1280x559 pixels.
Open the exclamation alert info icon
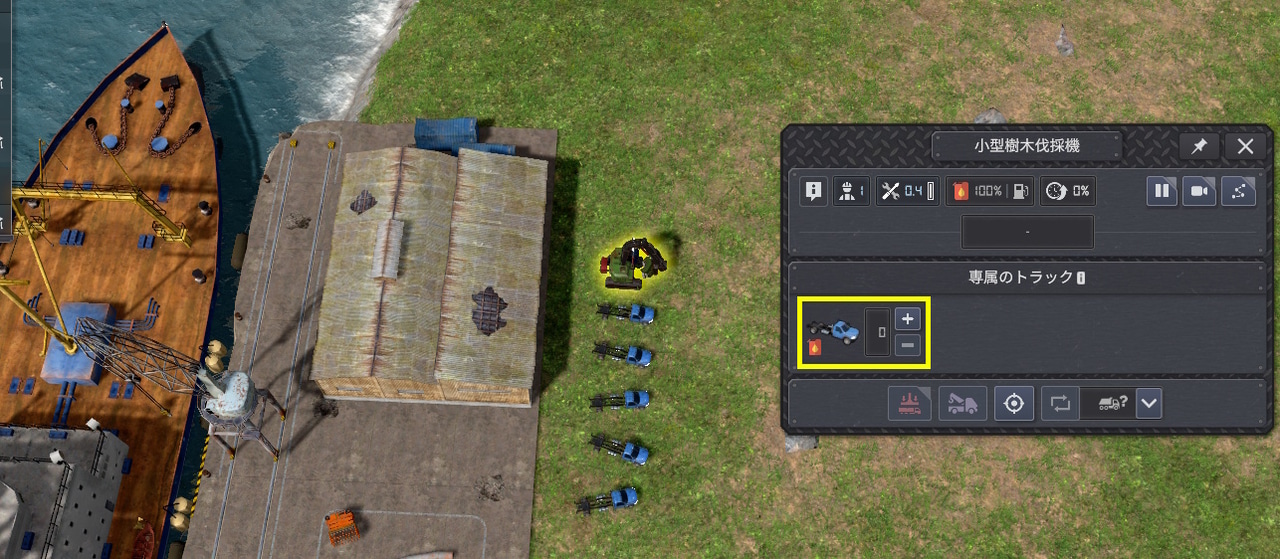pyautogui.click(x=813, y=191)
